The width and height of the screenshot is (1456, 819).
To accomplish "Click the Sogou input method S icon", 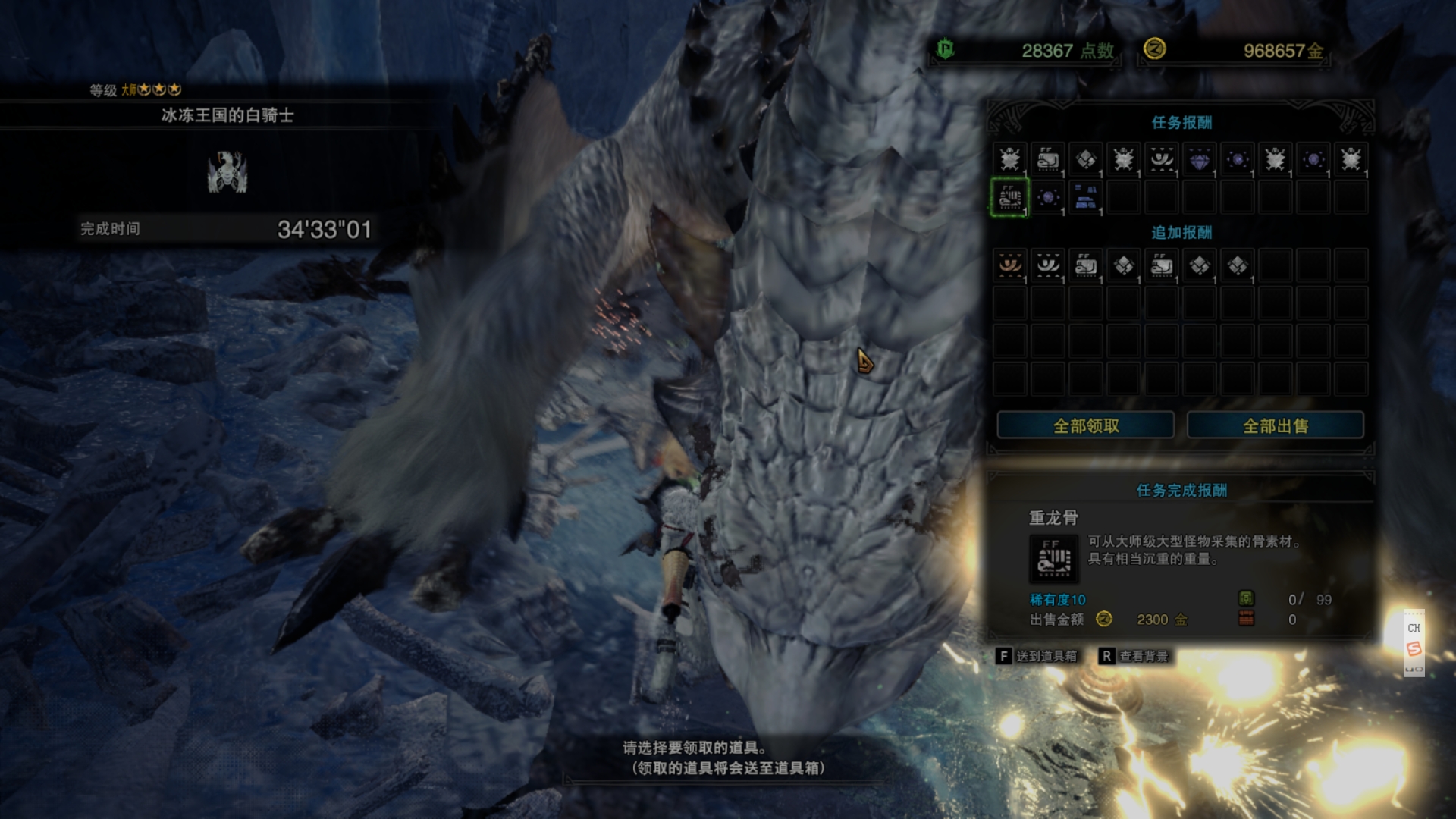I will click(x=1414, y=648).
